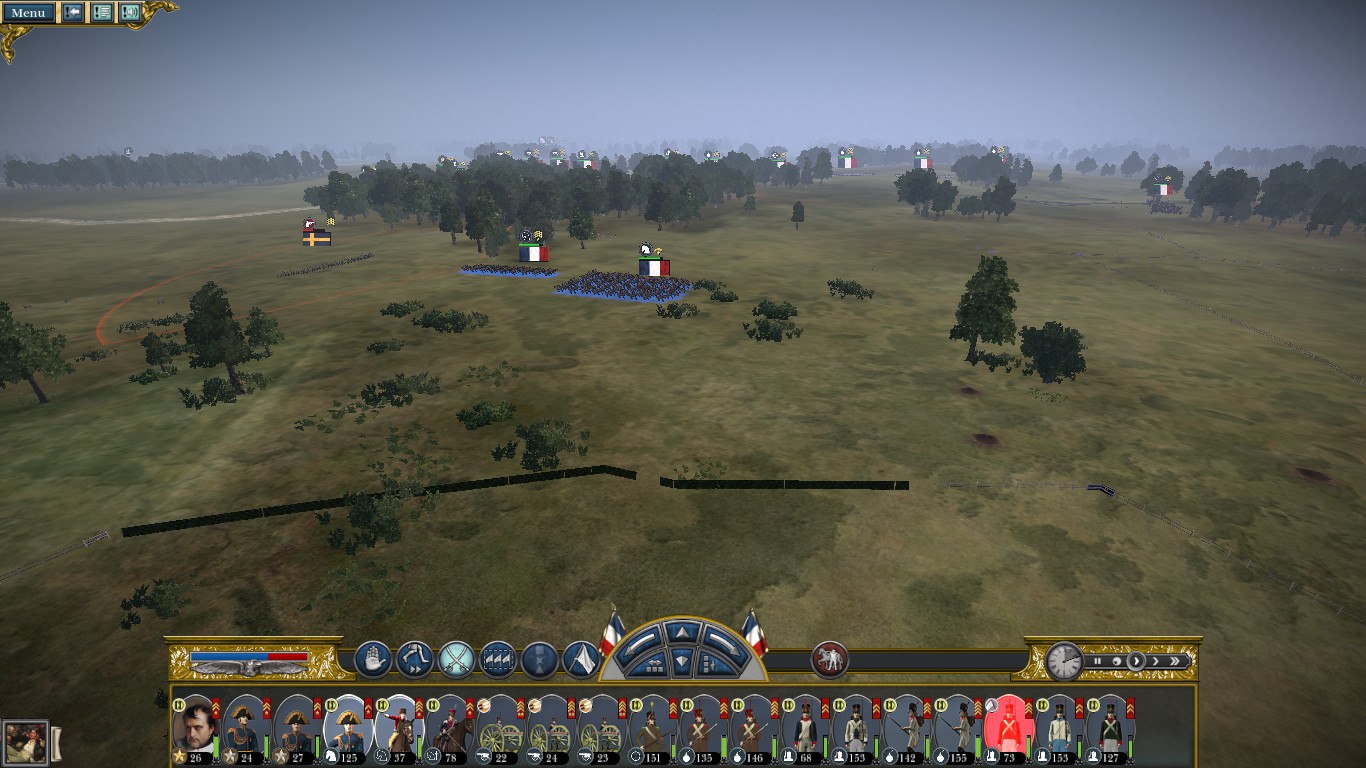Click the move-backward arrow in the formation dial
The height and width of the screenshot is (768, 1366).
[x=683, y=661]
